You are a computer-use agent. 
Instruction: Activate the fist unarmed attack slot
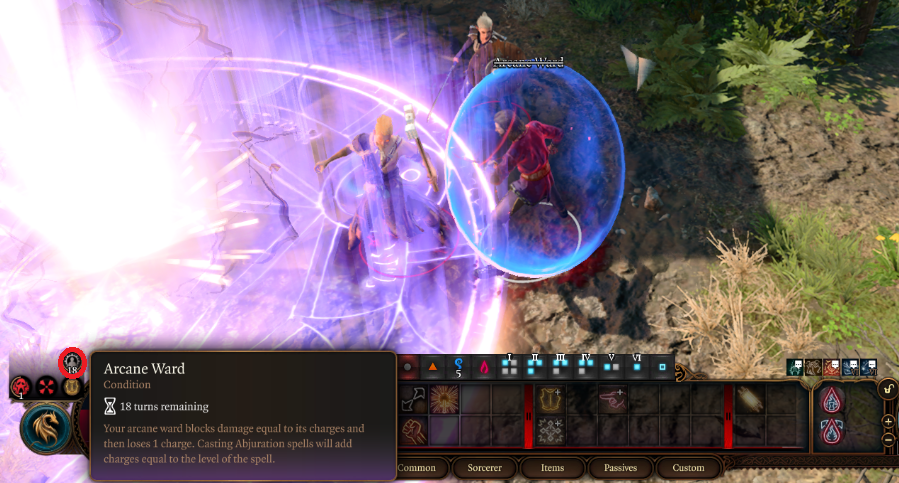413,431
